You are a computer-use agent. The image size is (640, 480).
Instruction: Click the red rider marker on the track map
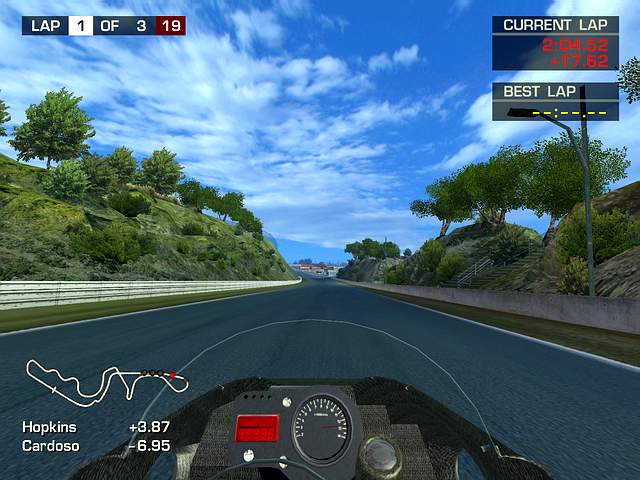click(x=171, y=375)
